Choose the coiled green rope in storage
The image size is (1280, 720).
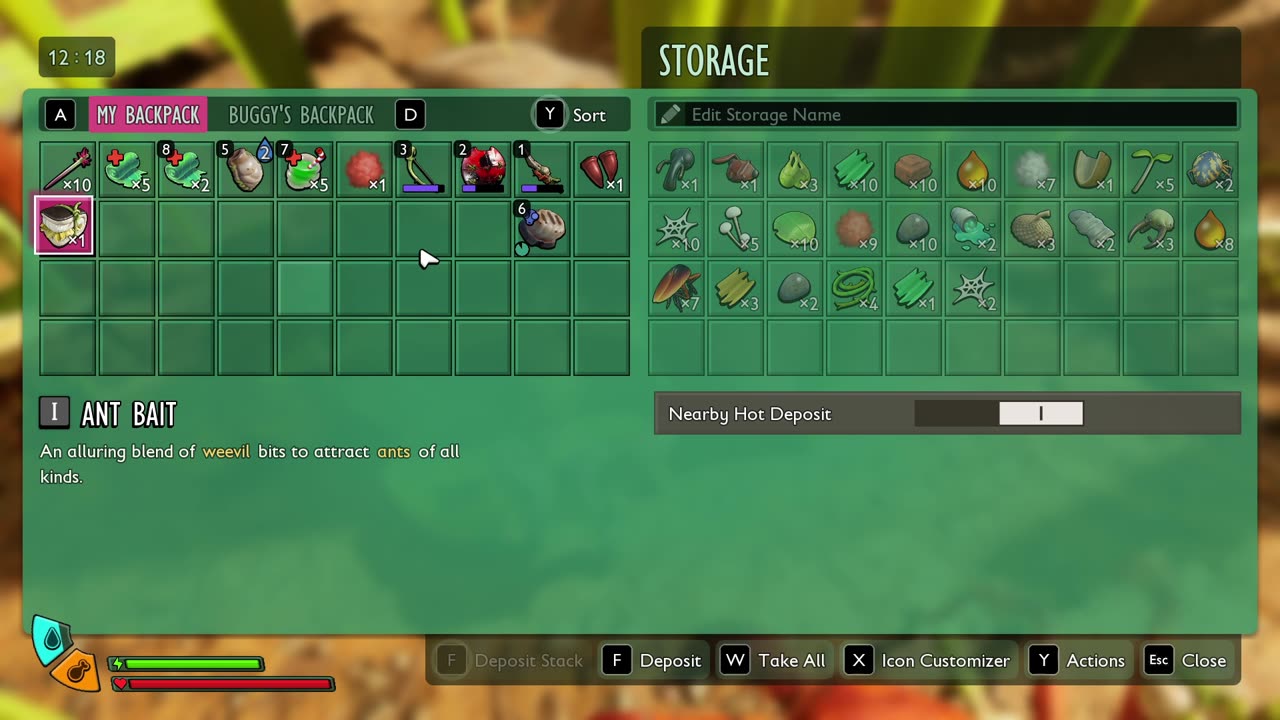pos(855,288)
